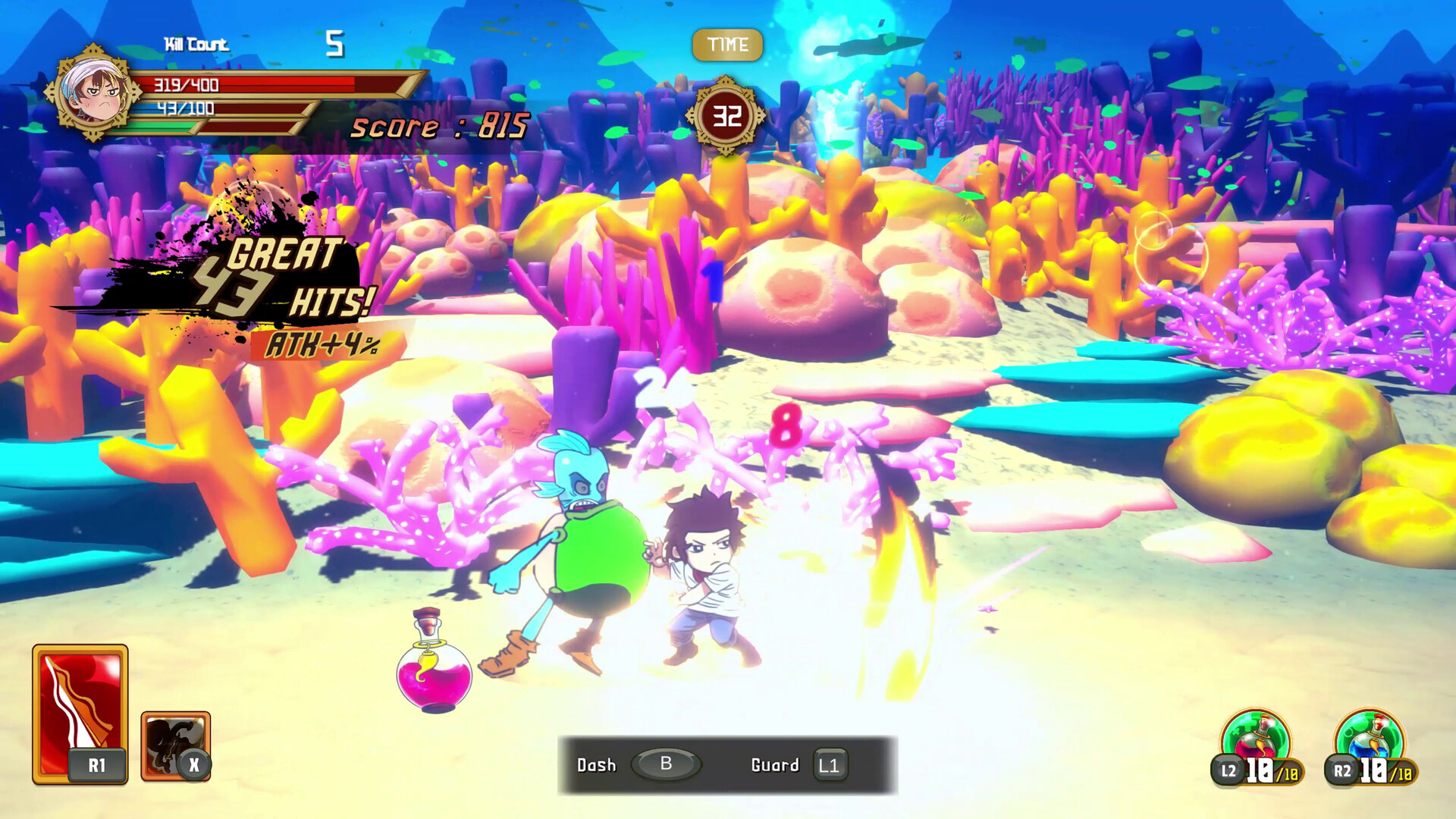Switch focus to the Guard control label
1456x819 pixels.
(774, 765)
